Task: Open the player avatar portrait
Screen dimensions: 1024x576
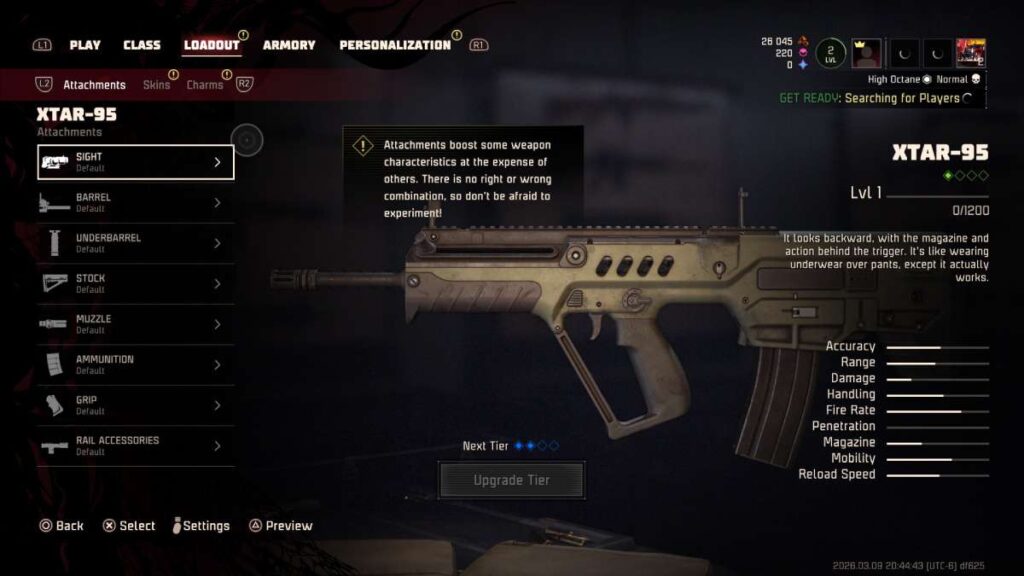Action: [865, 53]
